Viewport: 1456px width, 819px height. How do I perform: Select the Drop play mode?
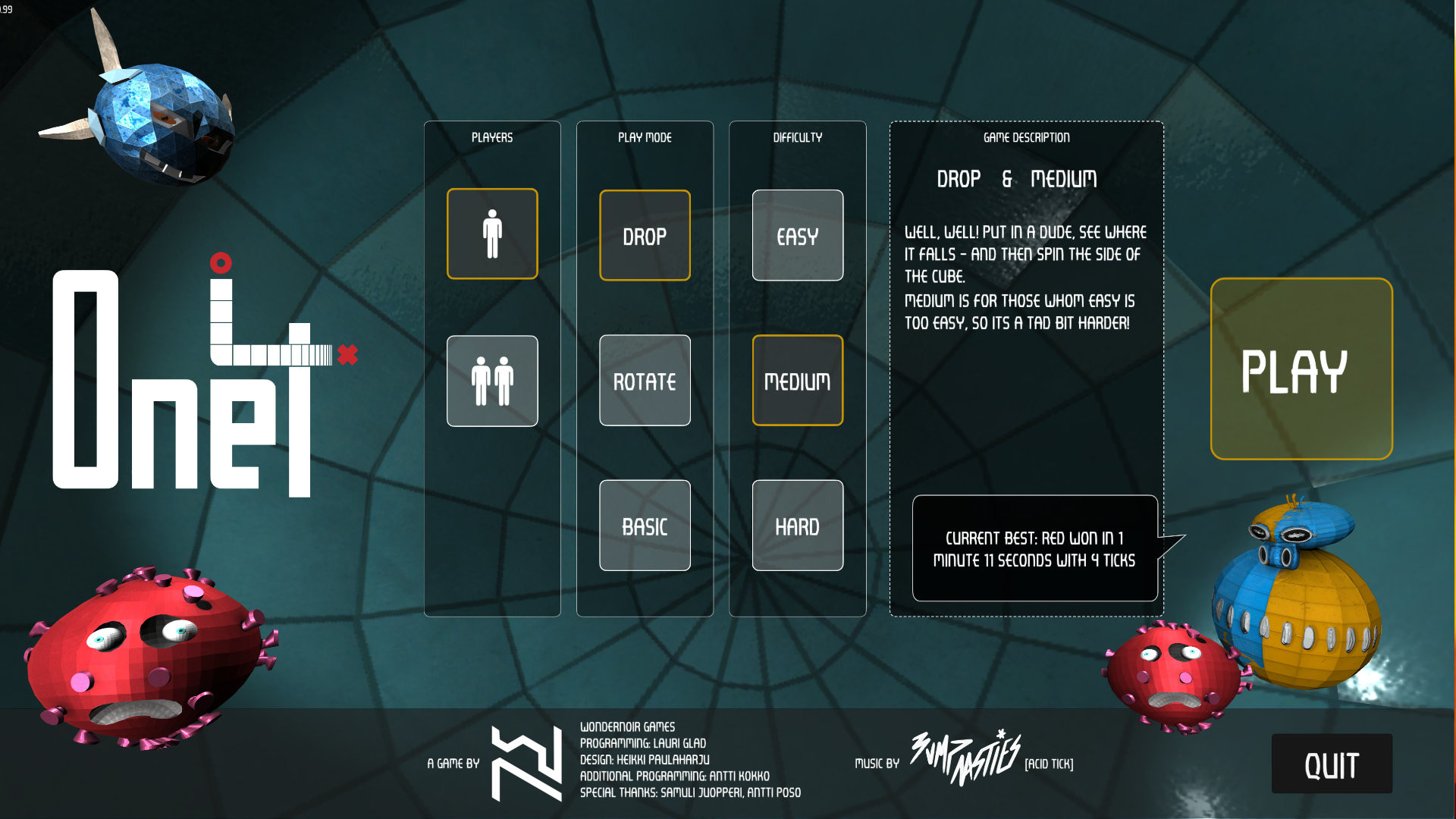coord(644,235)
